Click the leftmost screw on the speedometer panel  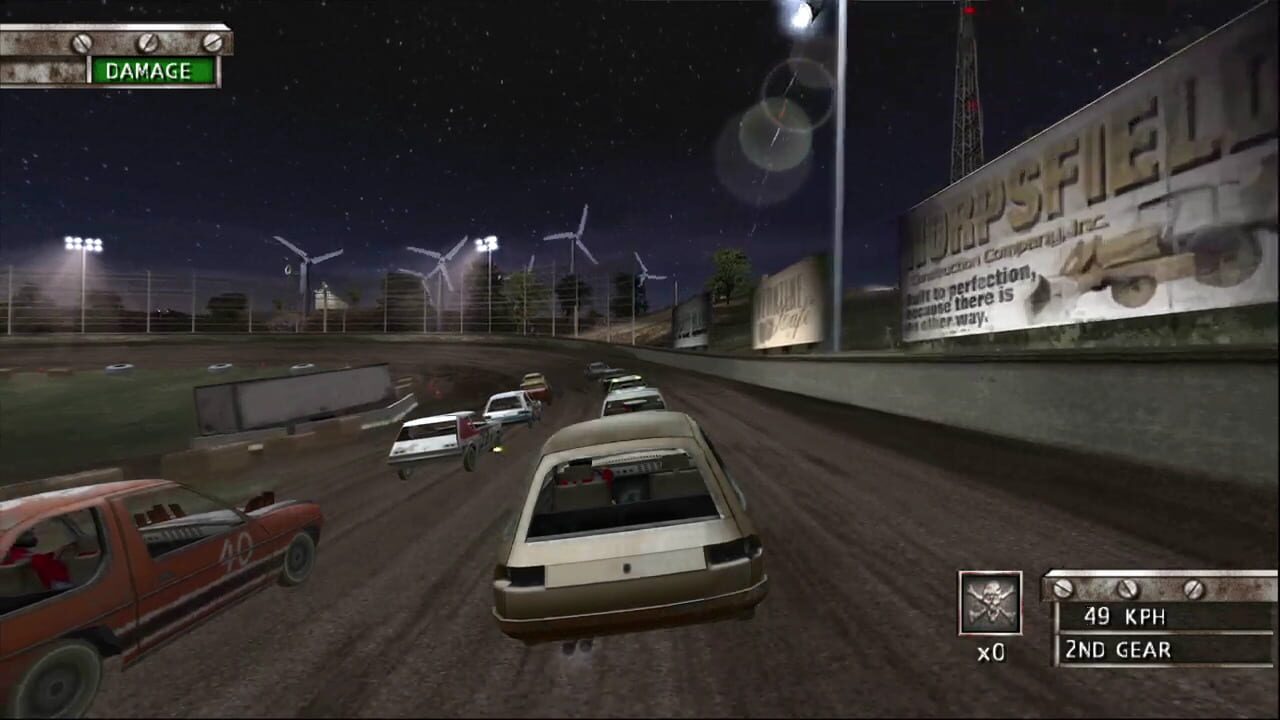(1062, 588)
